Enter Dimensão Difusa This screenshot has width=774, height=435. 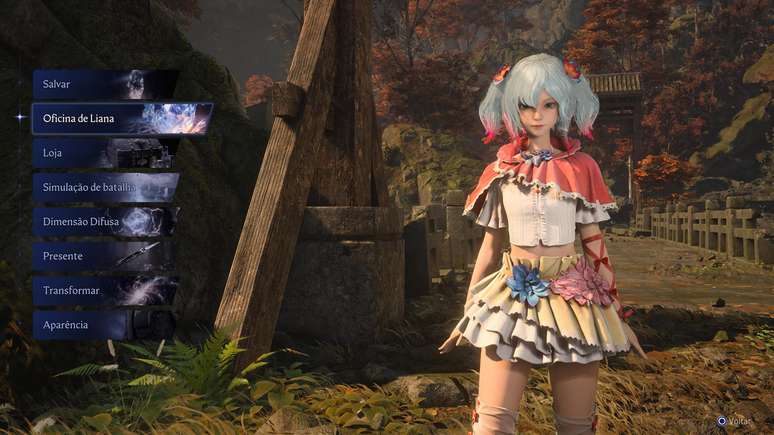[x=105, y=222]
